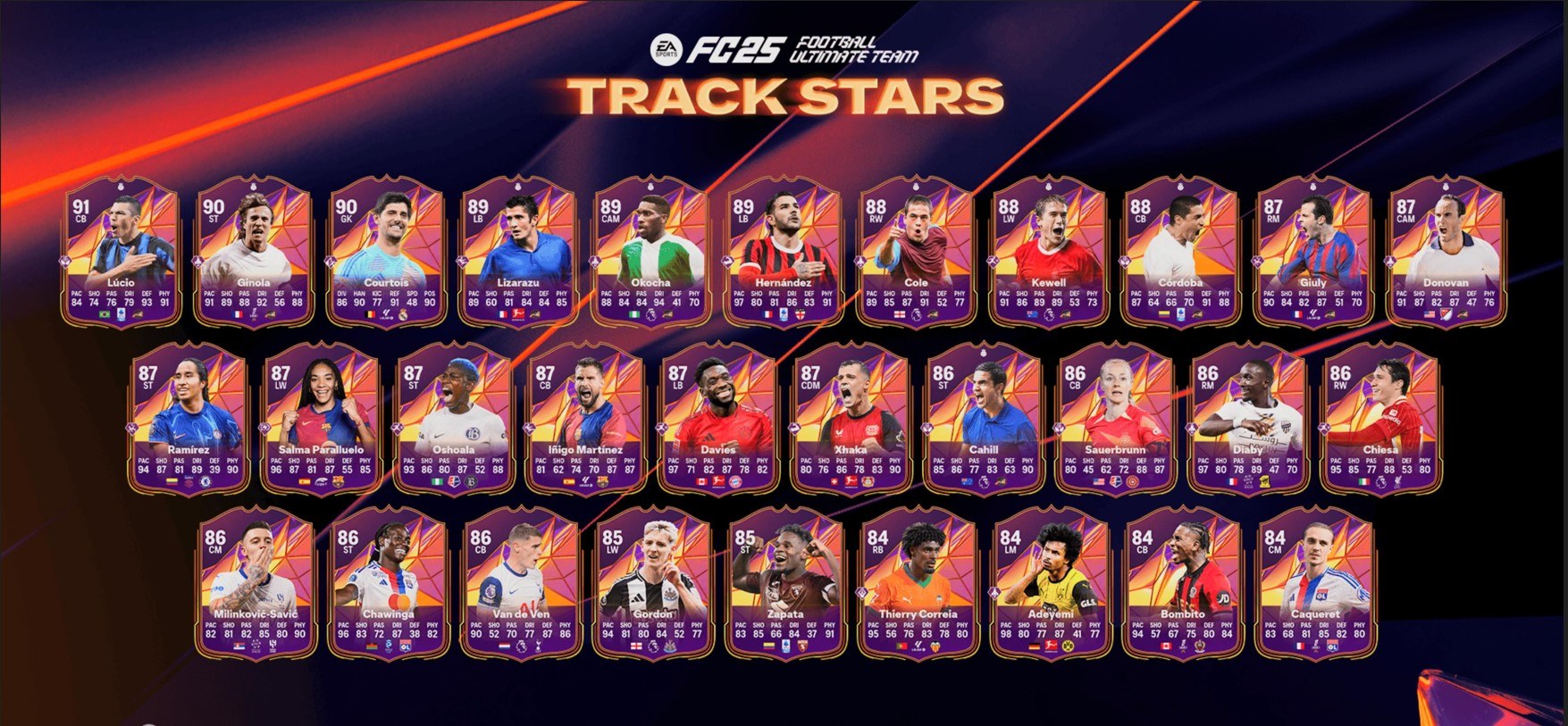
Task: Choose the Donovan card
Action: (1446, 252)
